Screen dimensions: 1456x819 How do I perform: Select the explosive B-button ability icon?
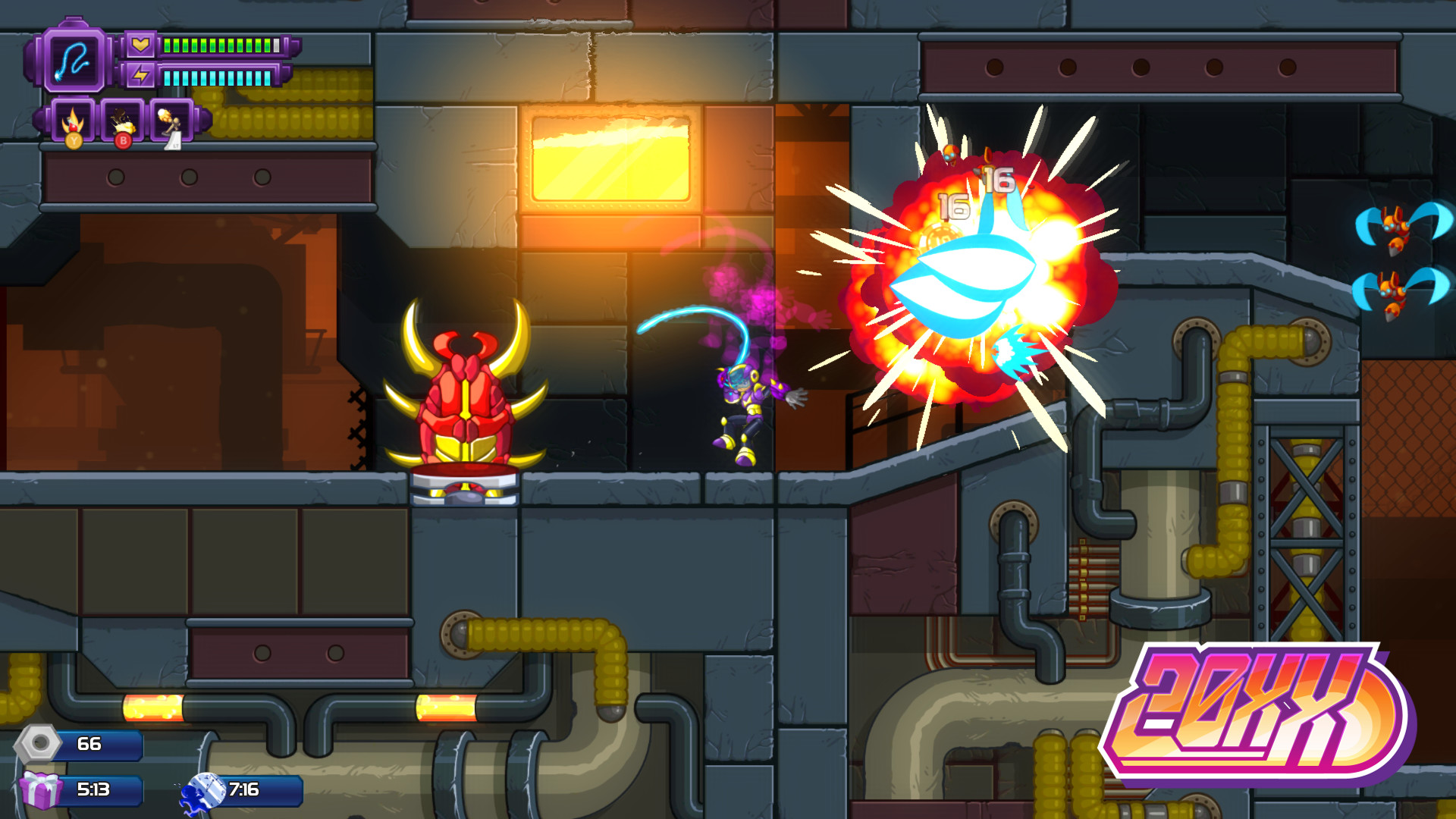pyautogui.click(x=122, y=121)
